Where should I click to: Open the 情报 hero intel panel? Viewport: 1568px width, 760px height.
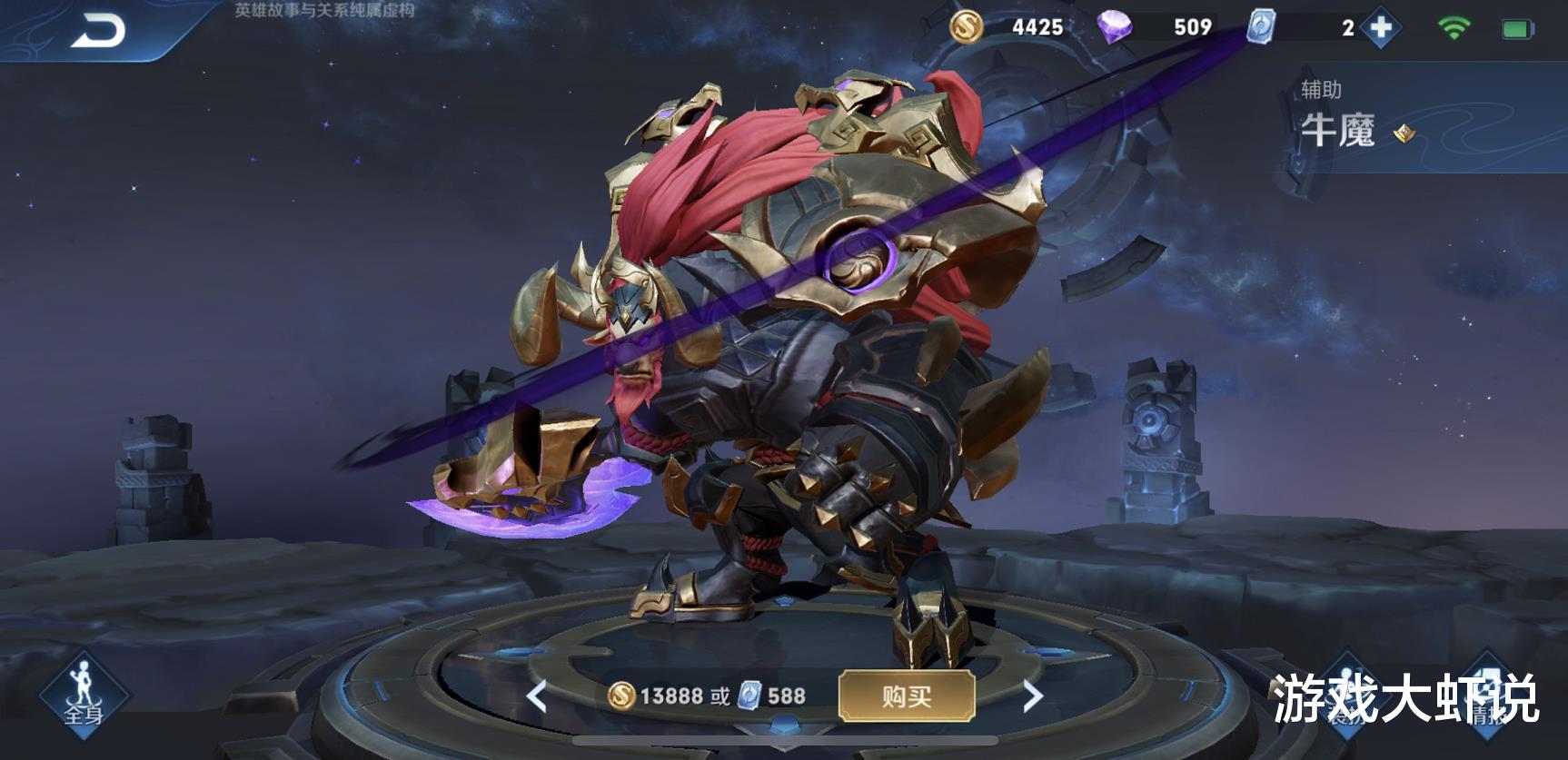[1488, 693]
